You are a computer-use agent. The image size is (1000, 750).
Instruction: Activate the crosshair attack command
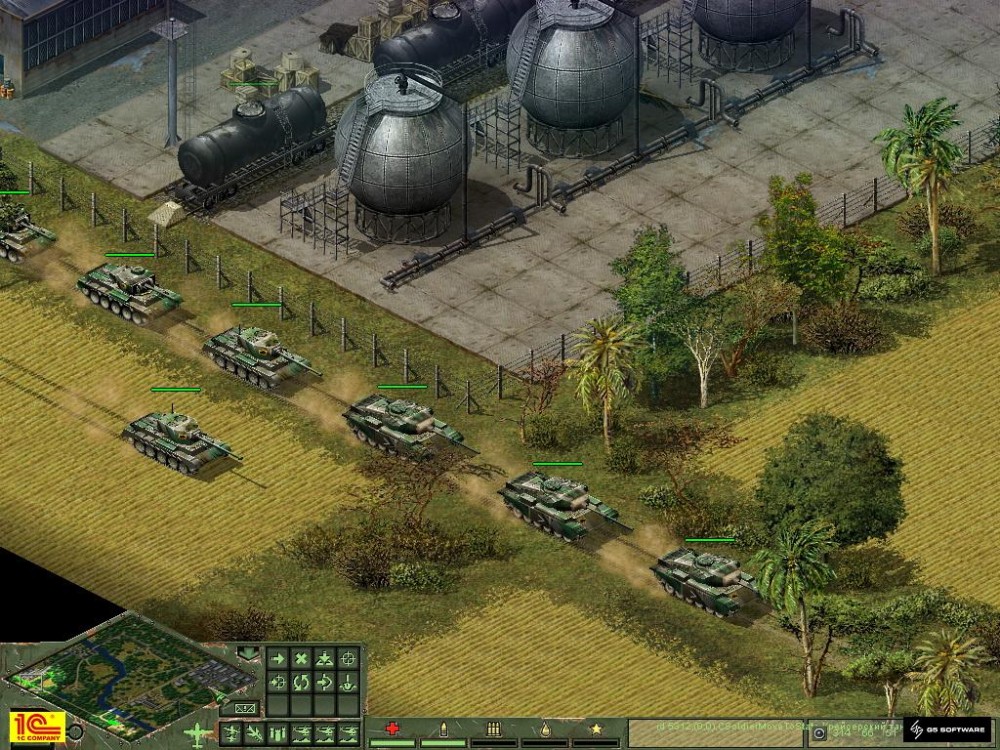click(349, 658)
